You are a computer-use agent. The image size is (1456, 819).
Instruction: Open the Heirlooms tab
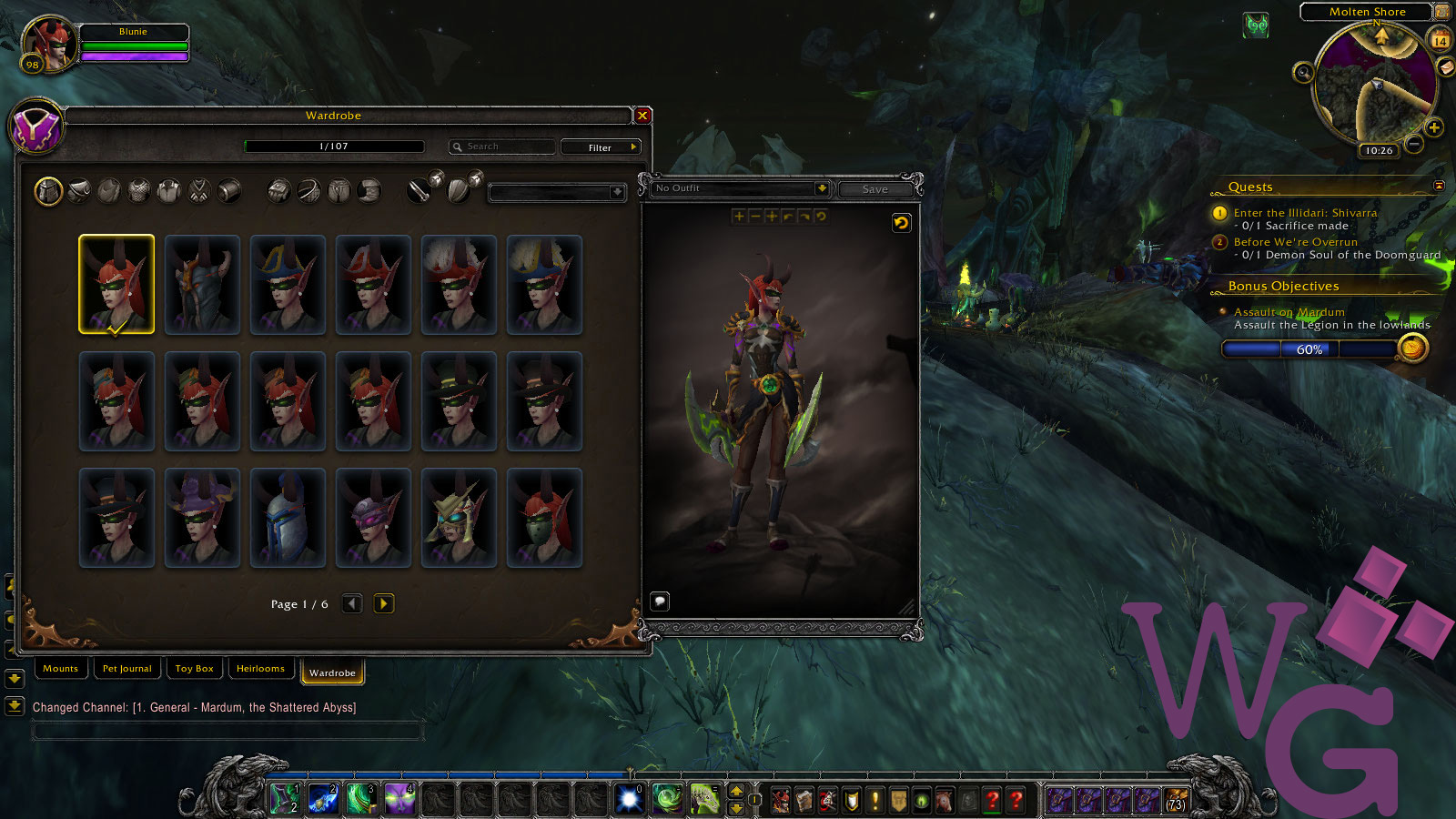tap(260, 669)
